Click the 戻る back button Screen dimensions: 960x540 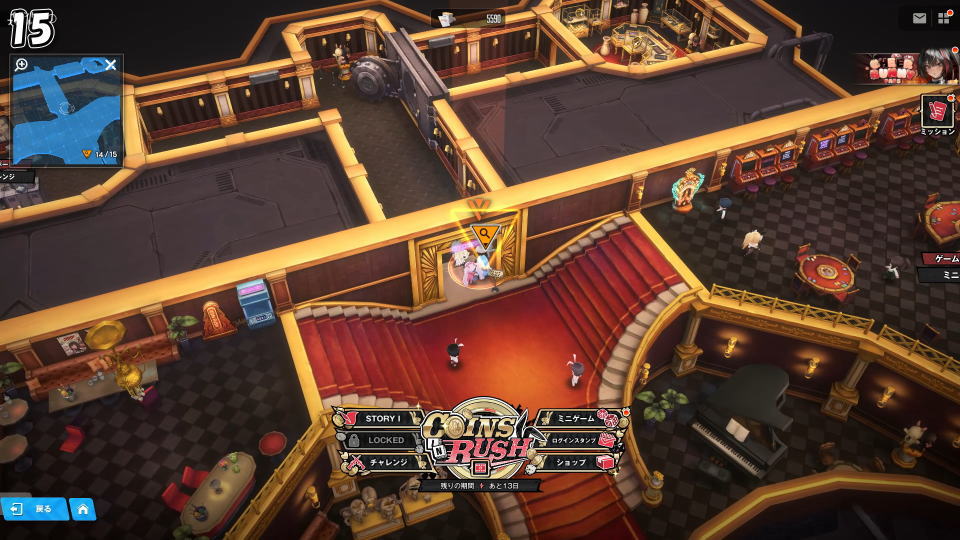click(35, 509)
